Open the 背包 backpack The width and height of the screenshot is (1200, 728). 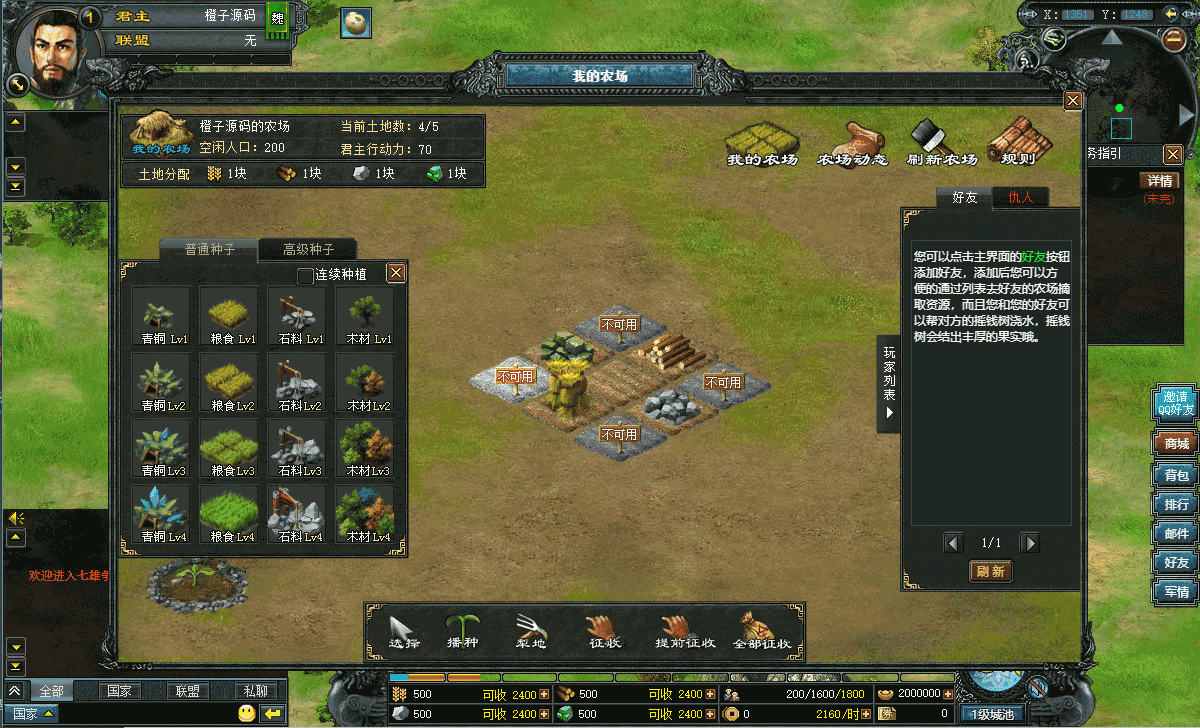(1176, 475)
